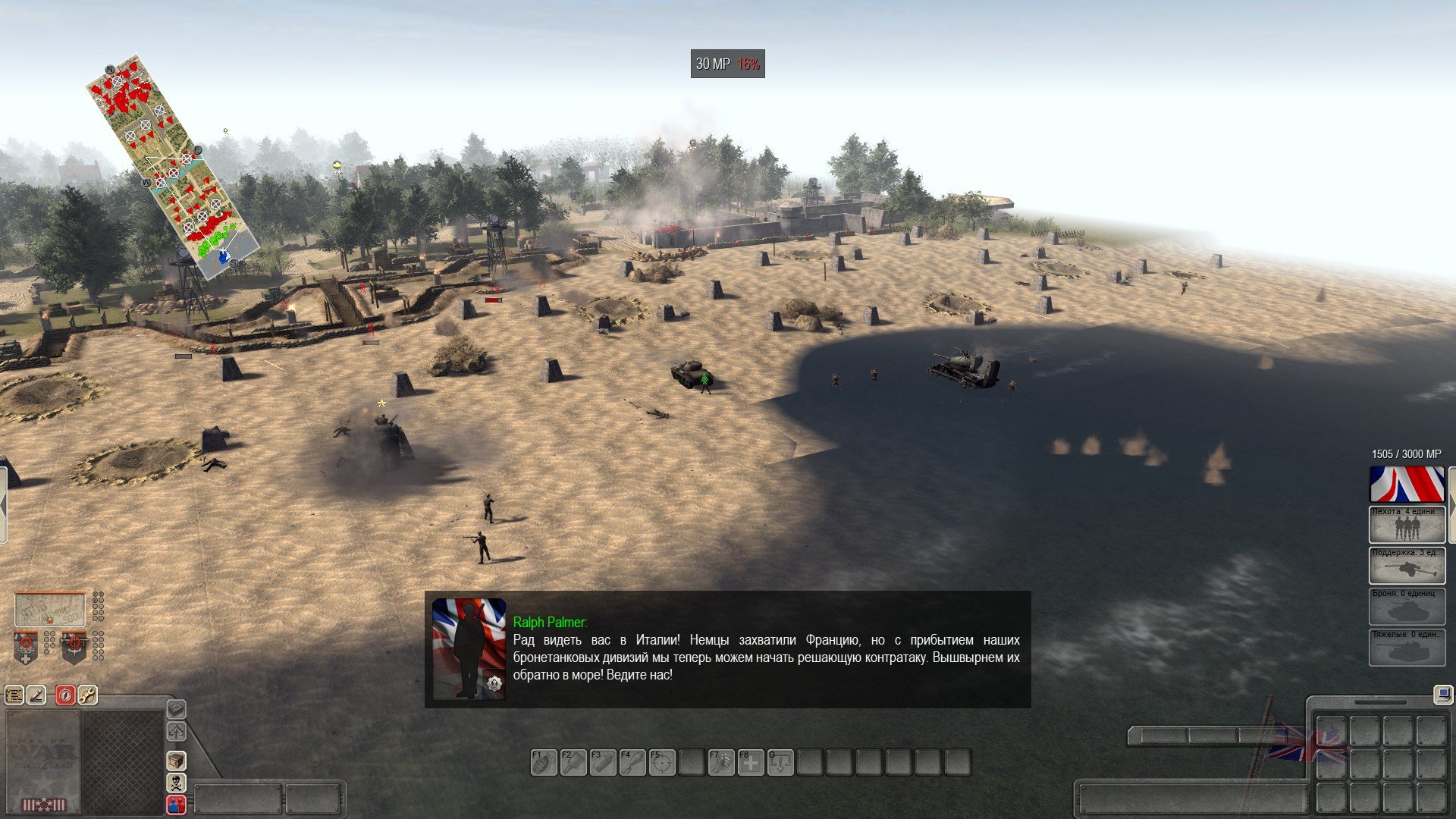Use the F1 hand grenade action

[x=543, y=762]
